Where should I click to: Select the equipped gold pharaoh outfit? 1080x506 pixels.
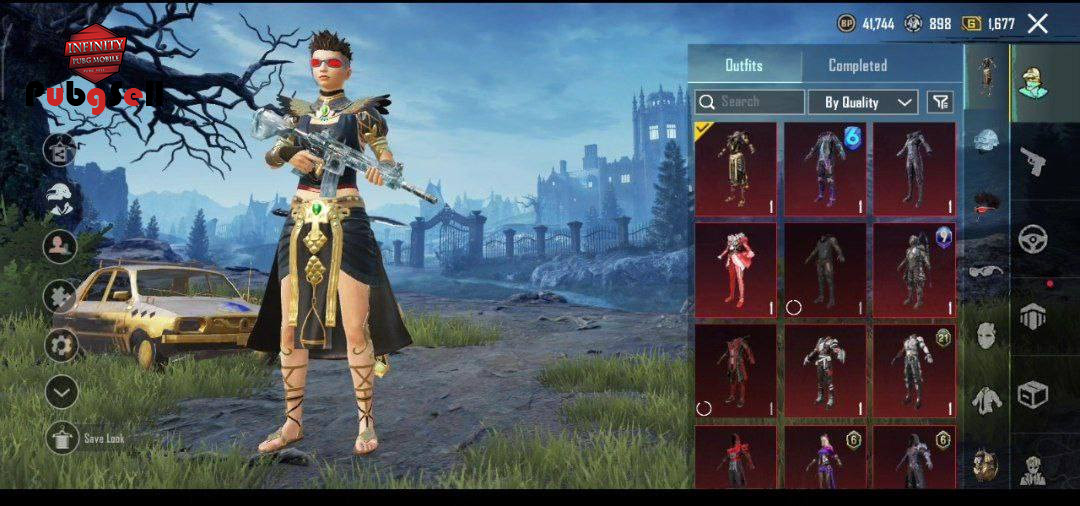pyautogui.click(x=736, y=169)
